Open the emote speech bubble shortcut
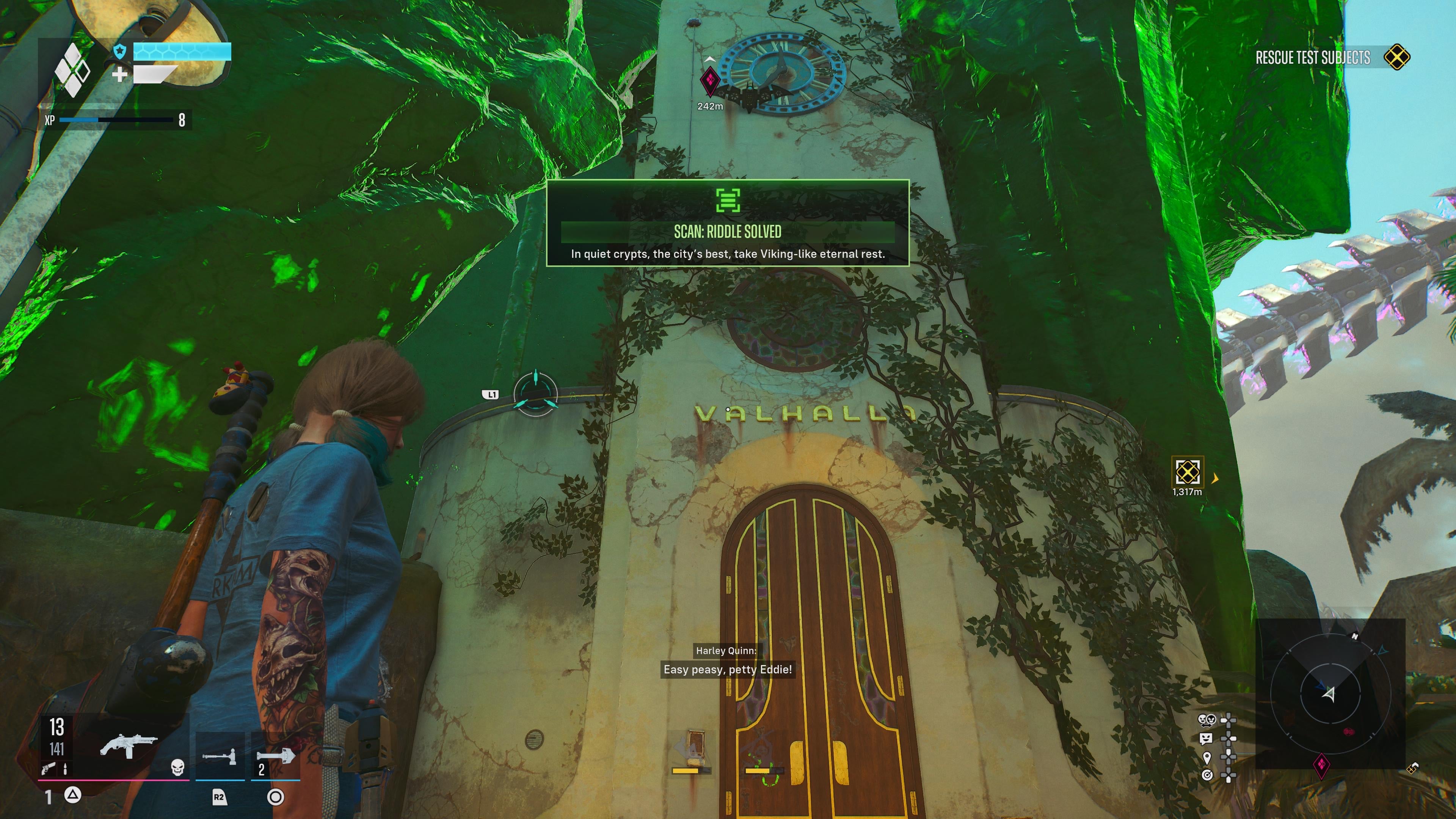Image resolution: width=1456 pixels, height=819 pixels. coord(1206,738)
